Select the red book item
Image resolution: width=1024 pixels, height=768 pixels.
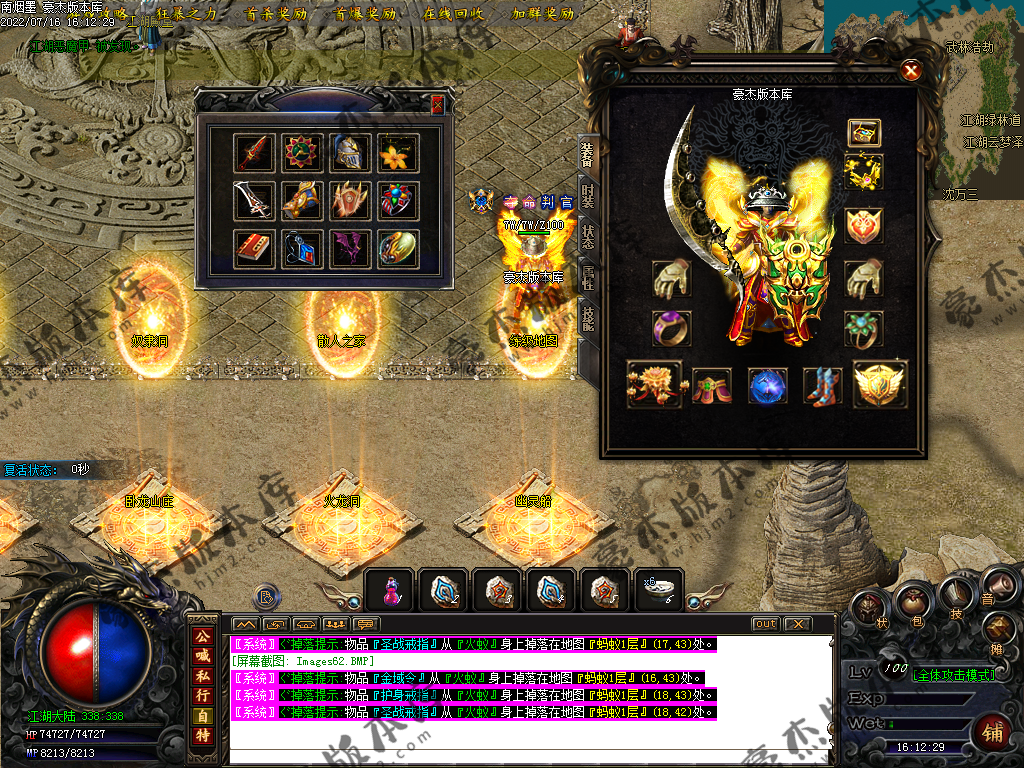point(253,249)
